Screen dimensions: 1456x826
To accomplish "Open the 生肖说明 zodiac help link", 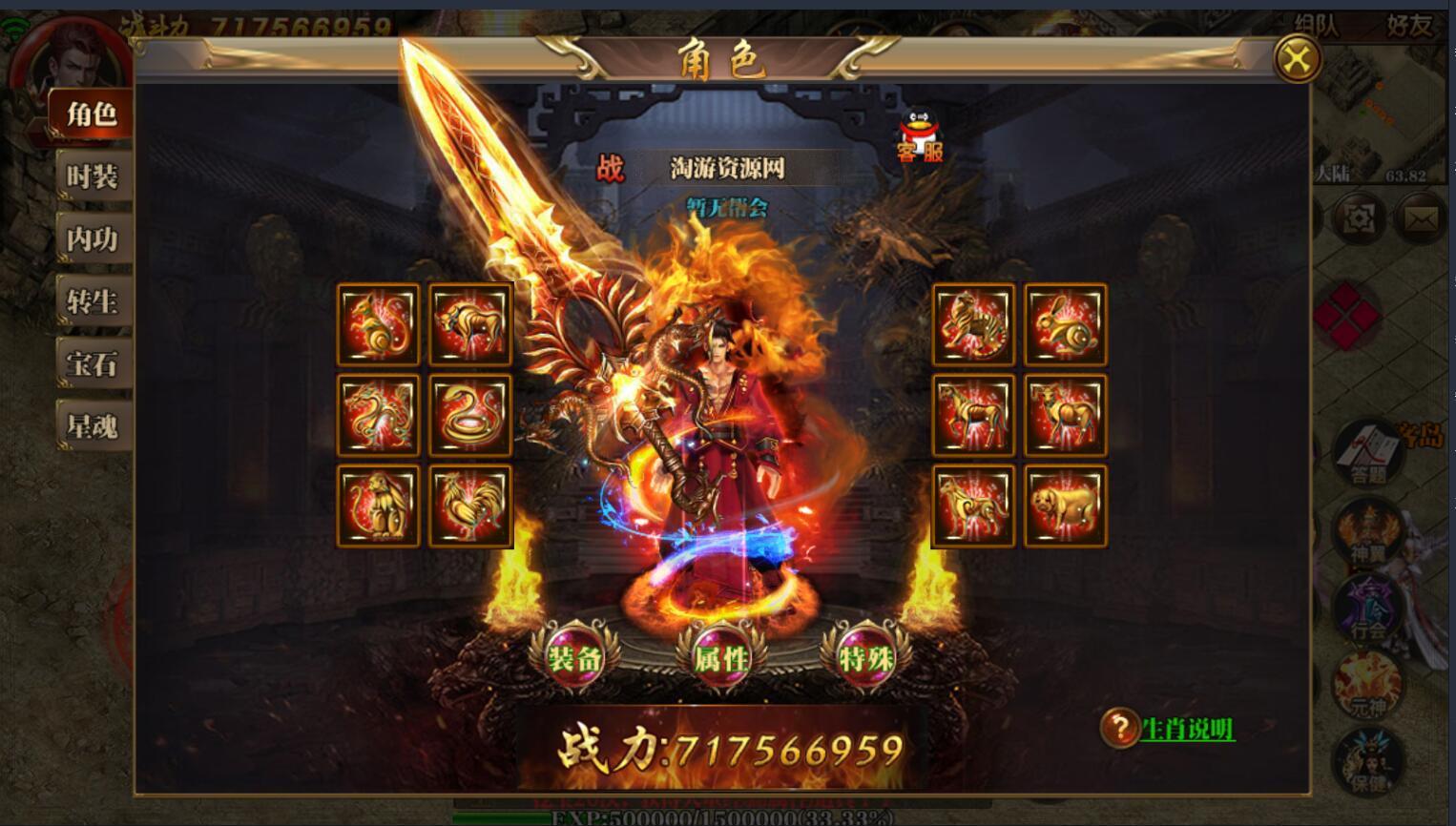I will [1187, 730].
